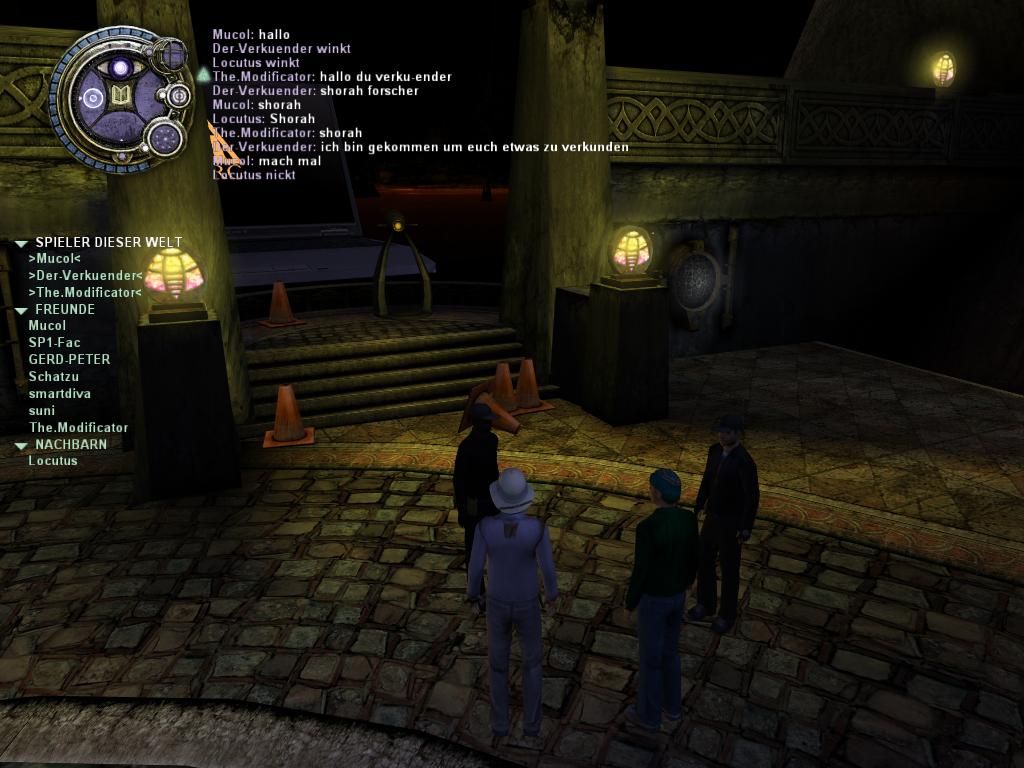
Task: Open the KI book icon in the dial
Action: [122, 97]
